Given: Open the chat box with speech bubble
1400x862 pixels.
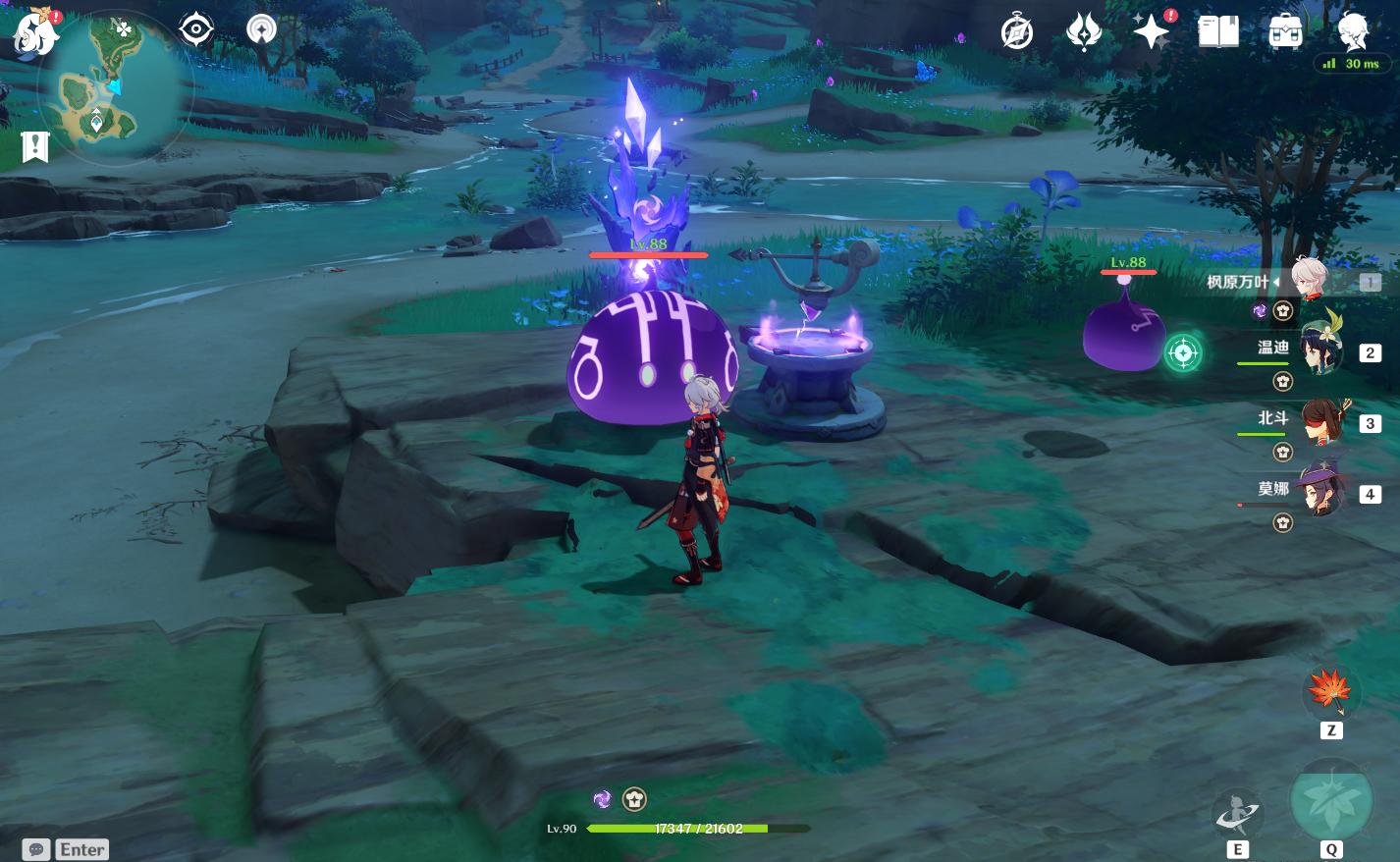Looking at the screenshot, I should [66, 849].
